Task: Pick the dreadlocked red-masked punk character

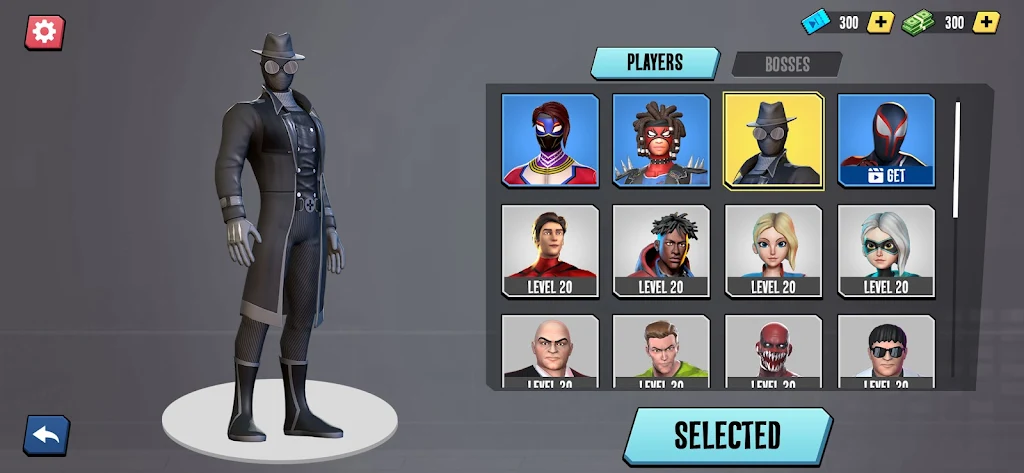Action: coord(661,140)
